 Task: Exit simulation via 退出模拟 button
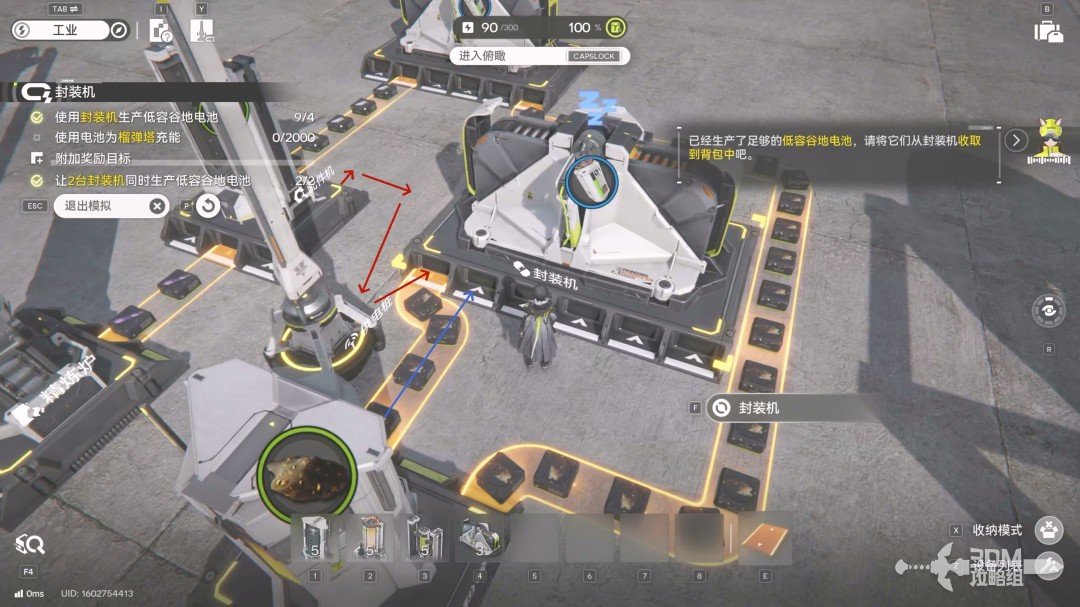[x=110, y=206]
